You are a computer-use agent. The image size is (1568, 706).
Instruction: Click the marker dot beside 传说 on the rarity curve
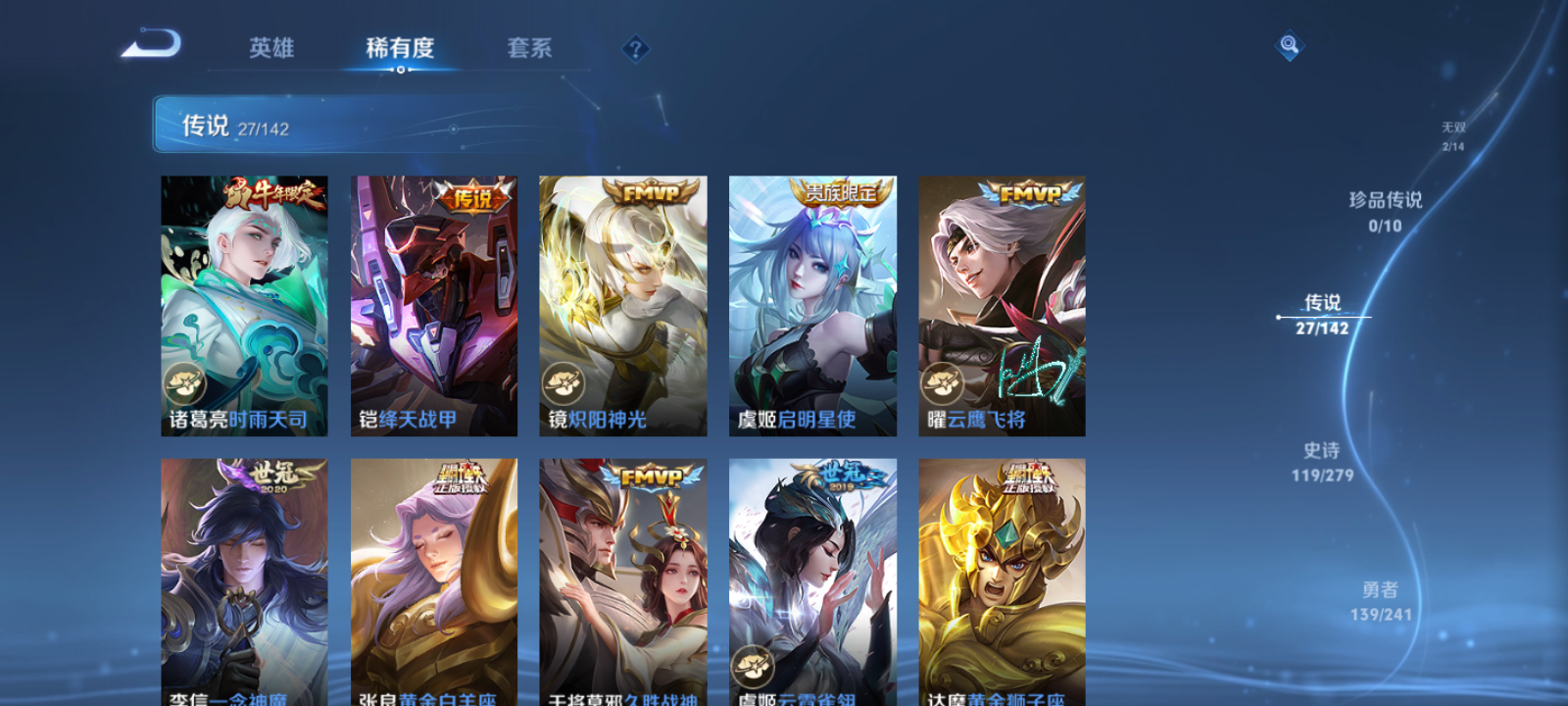[1279, 315]
